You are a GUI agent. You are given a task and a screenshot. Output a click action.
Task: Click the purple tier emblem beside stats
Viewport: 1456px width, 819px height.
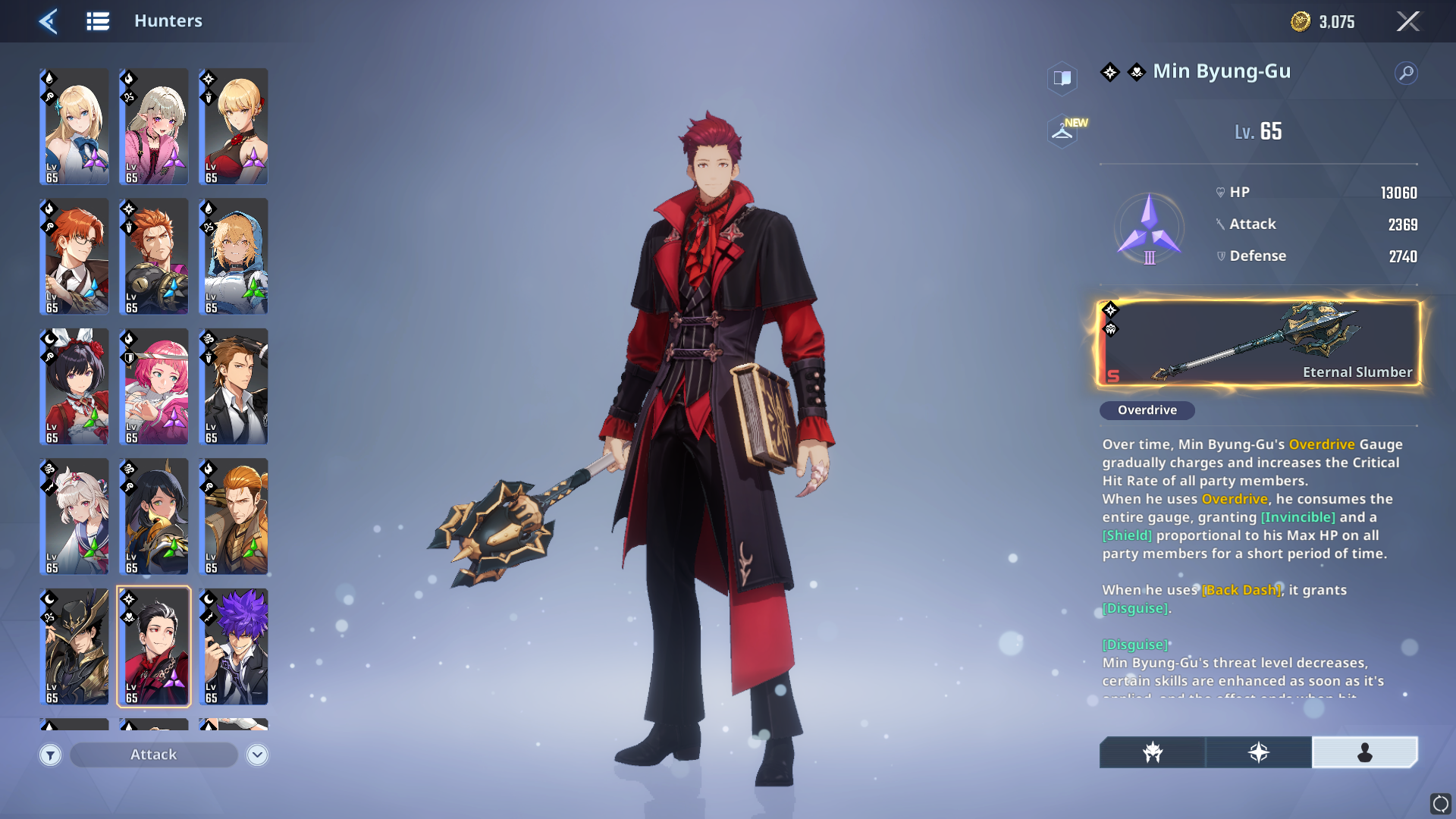pyautogui.click(x=1149, y=227)
